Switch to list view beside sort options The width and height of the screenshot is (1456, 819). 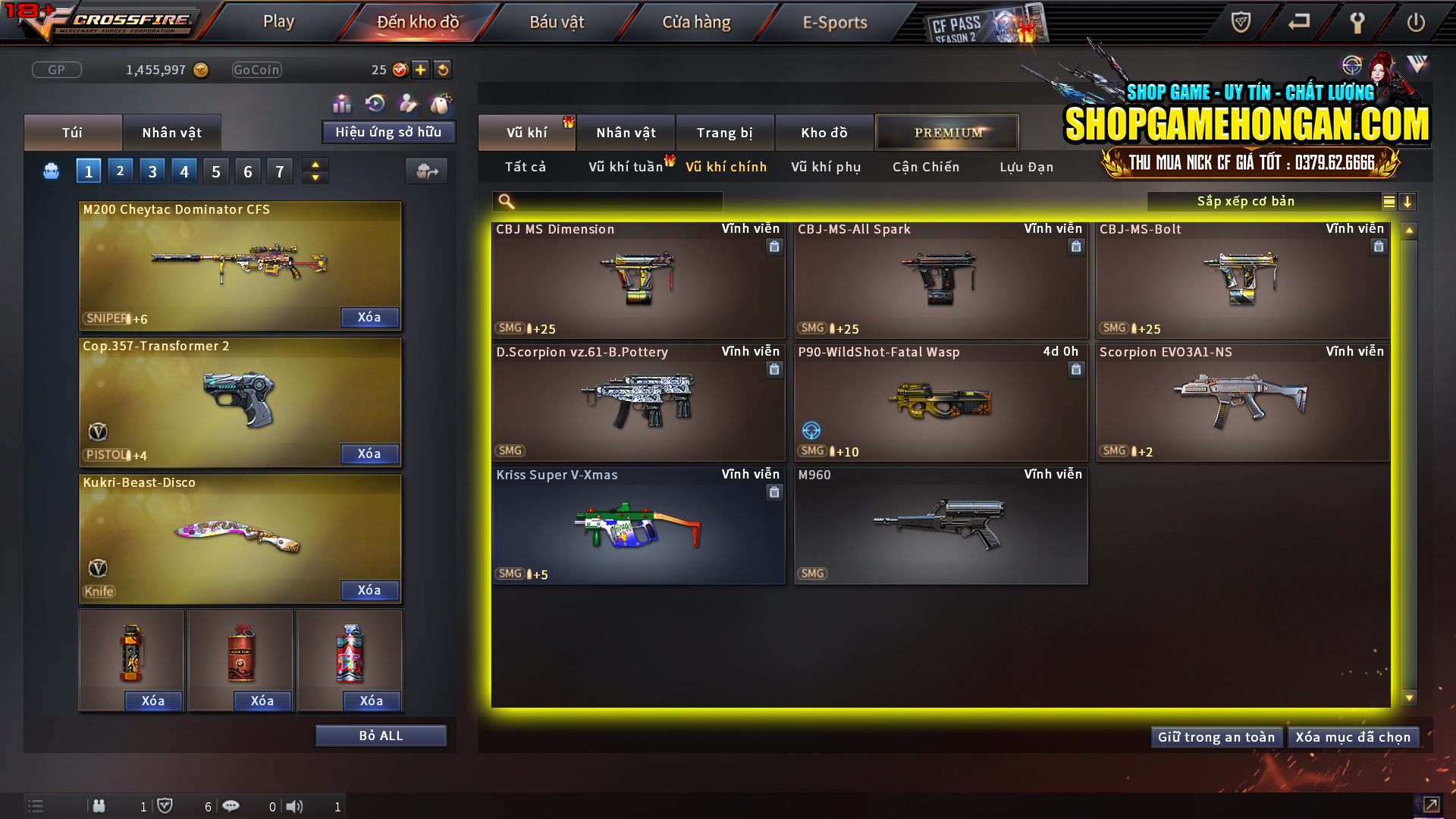click(1389, 202)
